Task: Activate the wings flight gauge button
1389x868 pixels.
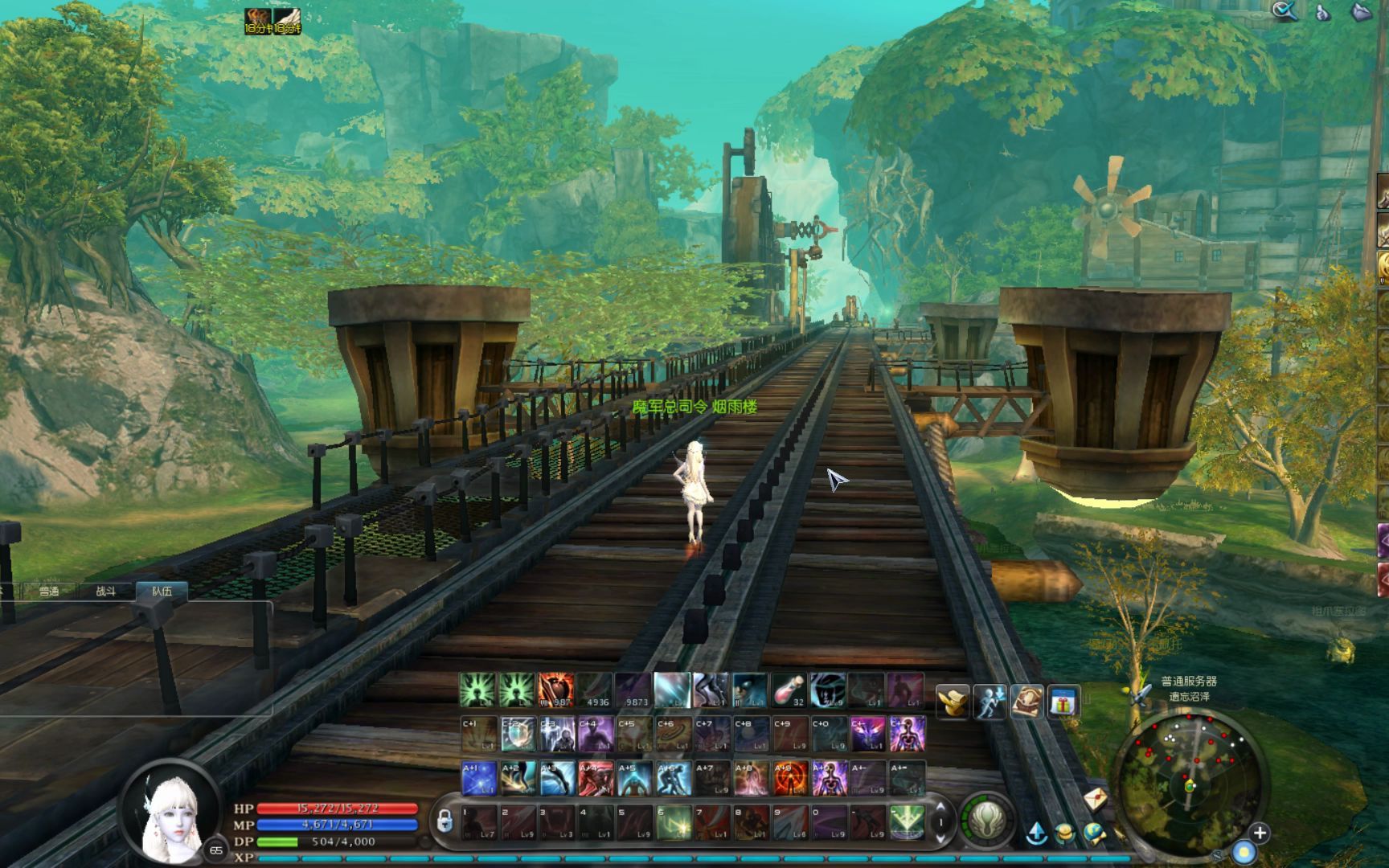Action: [987, 820]
